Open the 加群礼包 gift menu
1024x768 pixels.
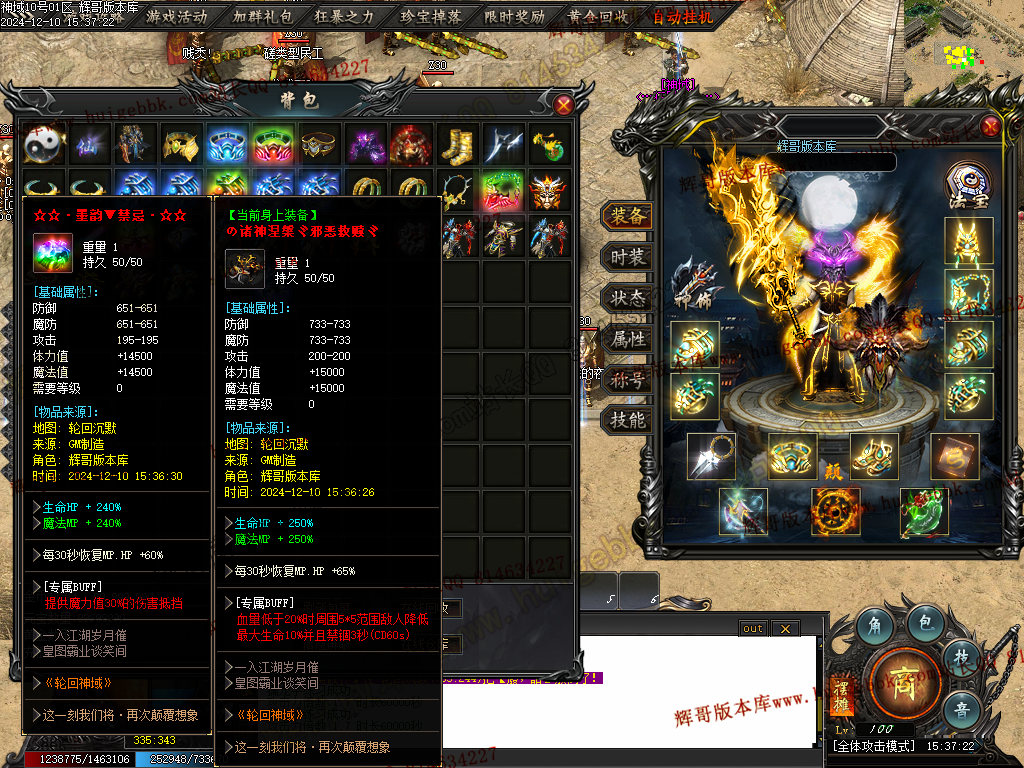tap(263, 16)
